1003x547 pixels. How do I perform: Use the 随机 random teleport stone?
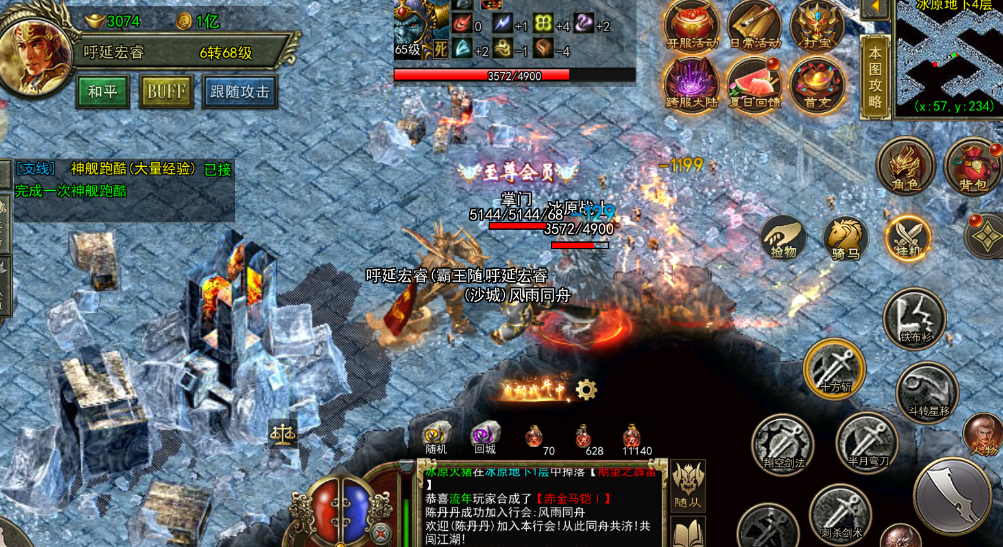[x=437, y=436]
